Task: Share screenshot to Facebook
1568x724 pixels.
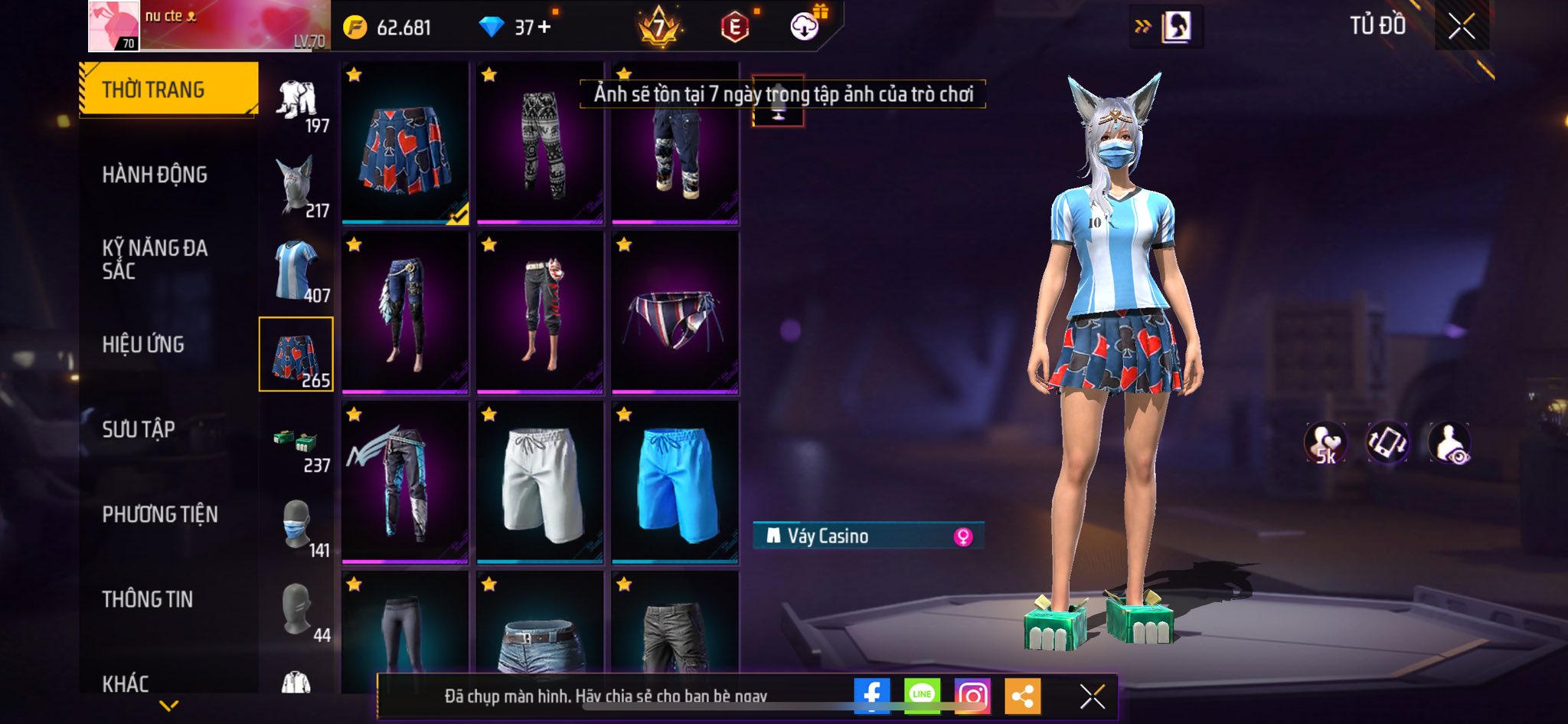Action: click(x=871, y=696)
